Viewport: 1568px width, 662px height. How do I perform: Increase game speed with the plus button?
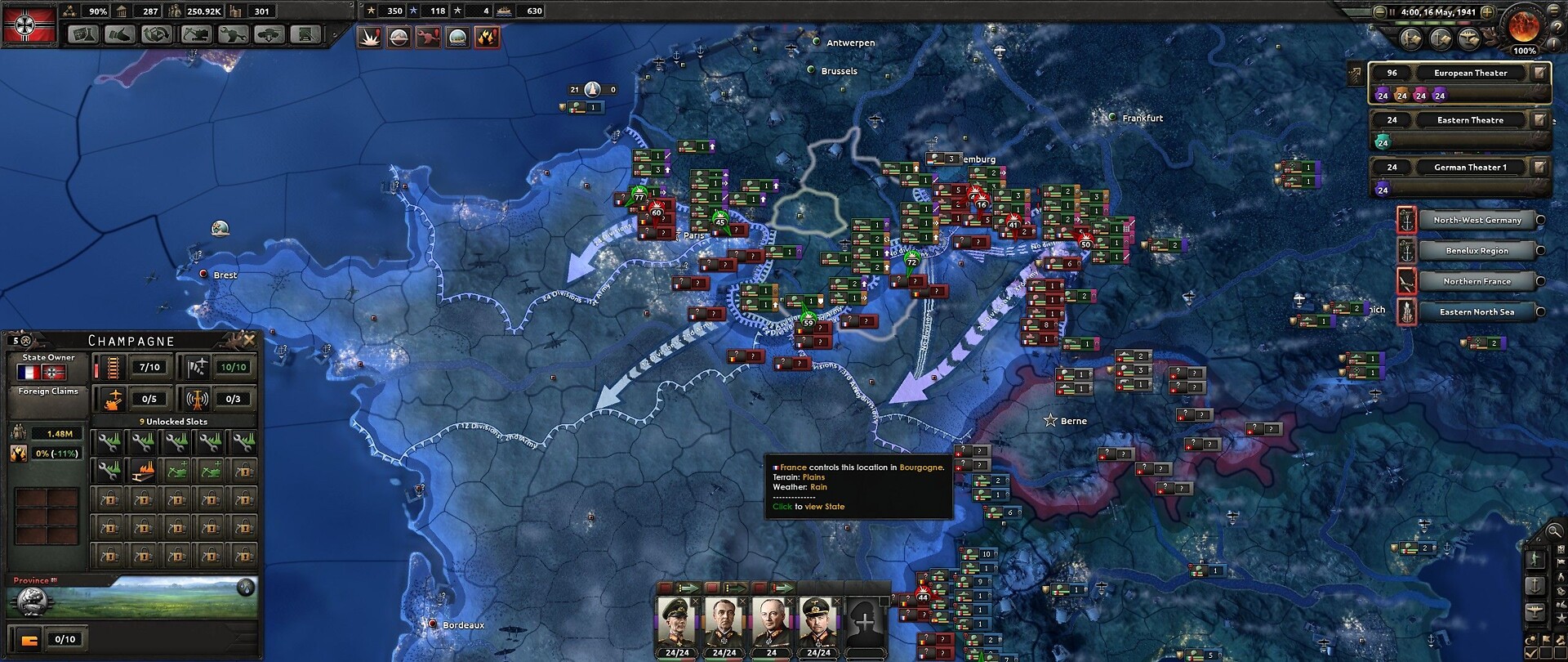click(x=1487, y=12)
